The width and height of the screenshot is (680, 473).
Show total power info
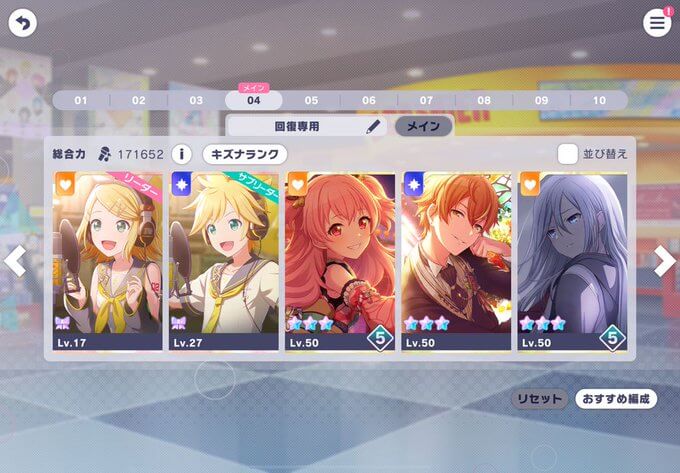point(181,154)
